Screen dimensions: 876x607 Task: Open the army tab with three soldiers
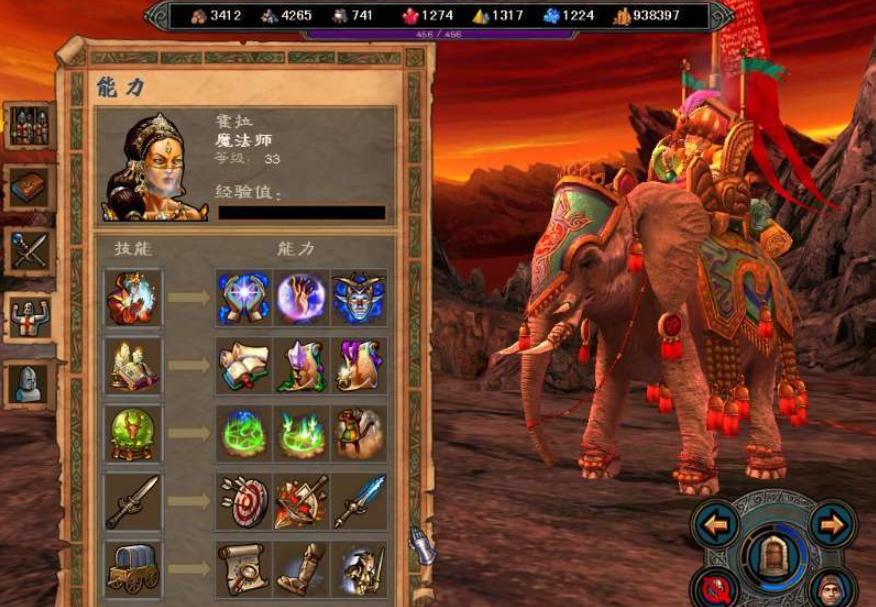28,125
